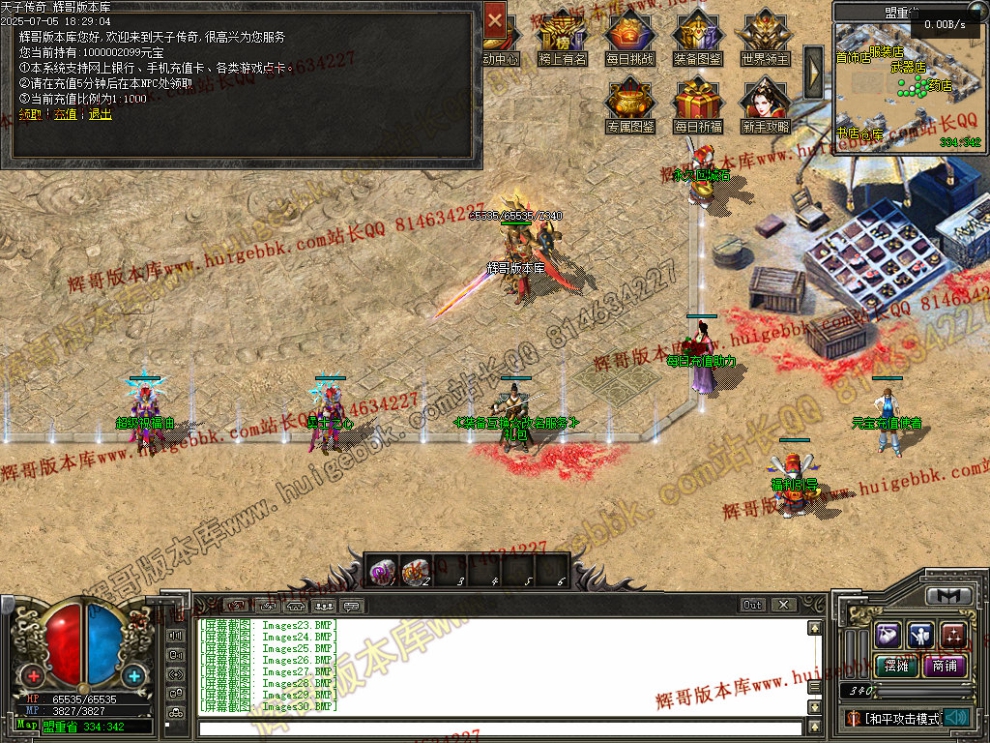Choose the 充值 (recharge) dialog option
This screenshot has height=743, width=990.
65,115
